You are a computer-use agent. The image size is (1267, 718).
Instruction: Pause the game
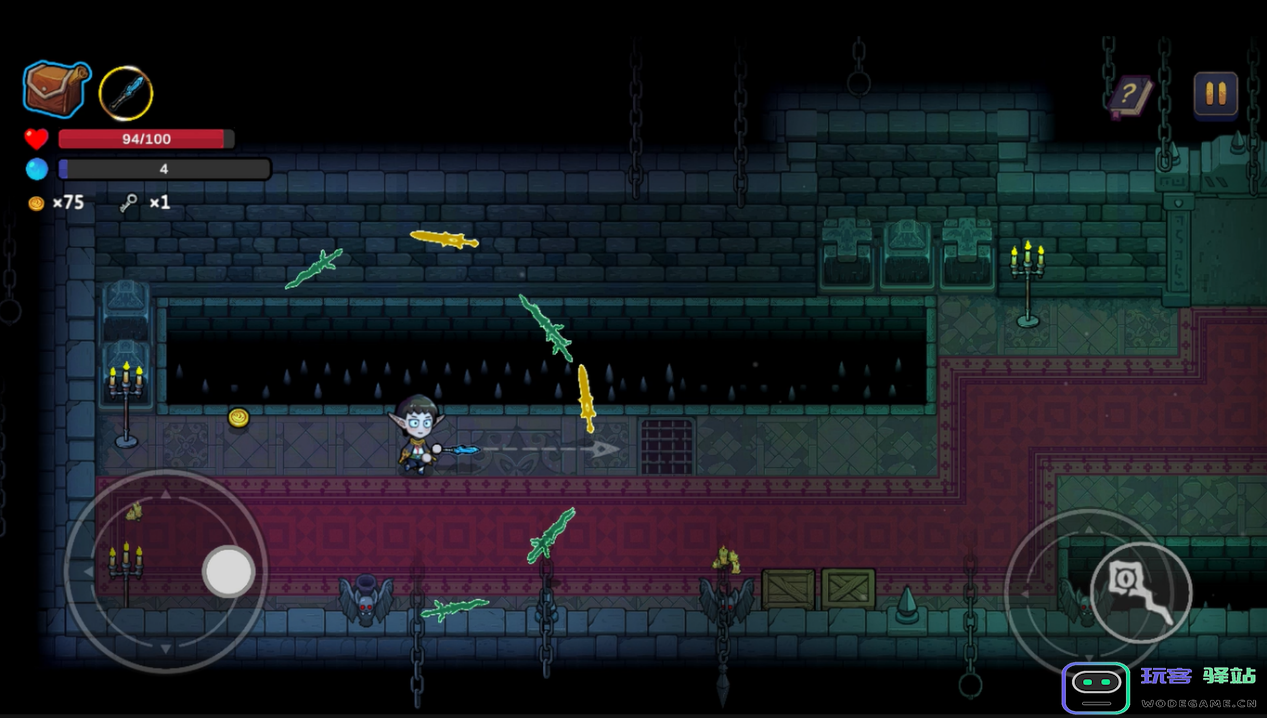pyautogui.click(x=1216, y=95)
